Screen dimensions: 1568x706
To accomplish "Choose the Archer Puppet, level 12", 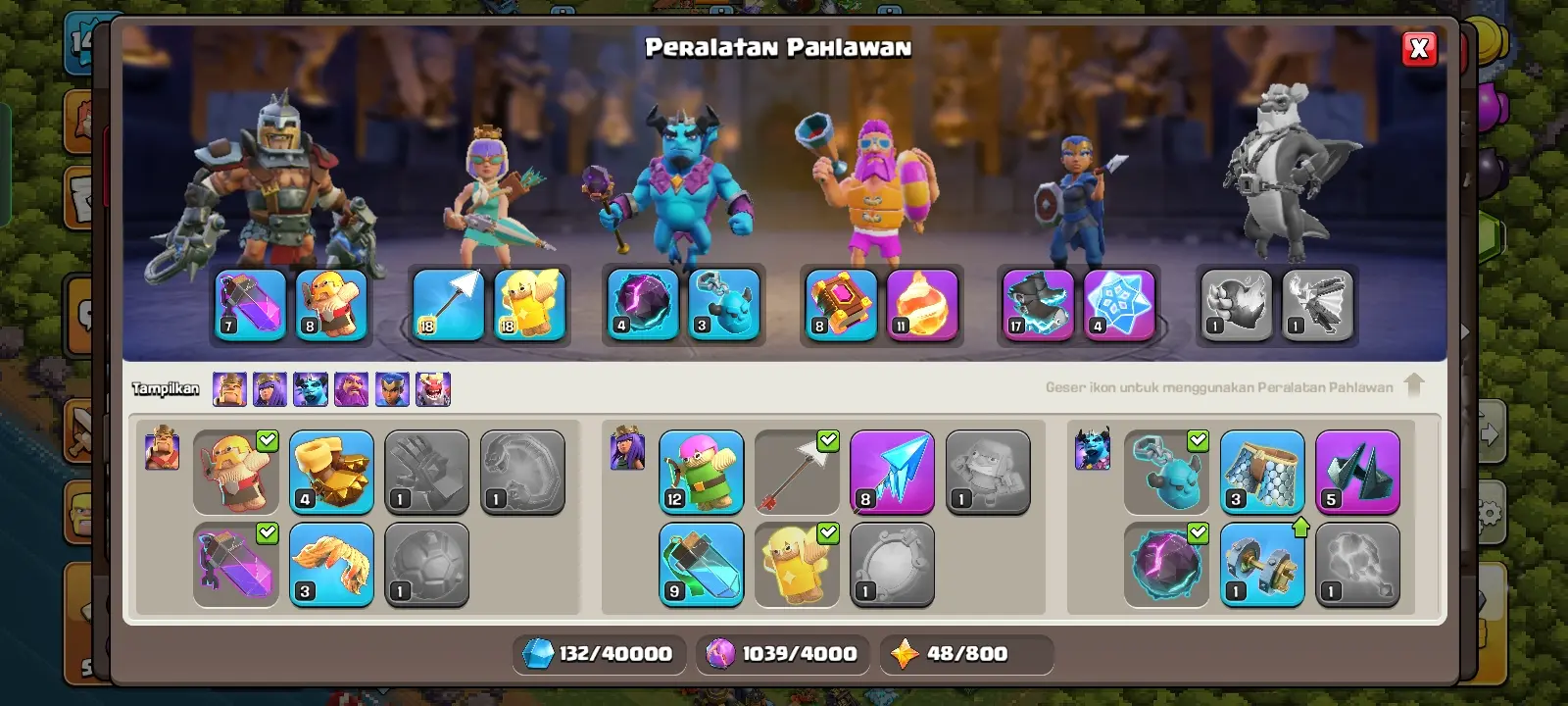I will click(x=701, y=473).
